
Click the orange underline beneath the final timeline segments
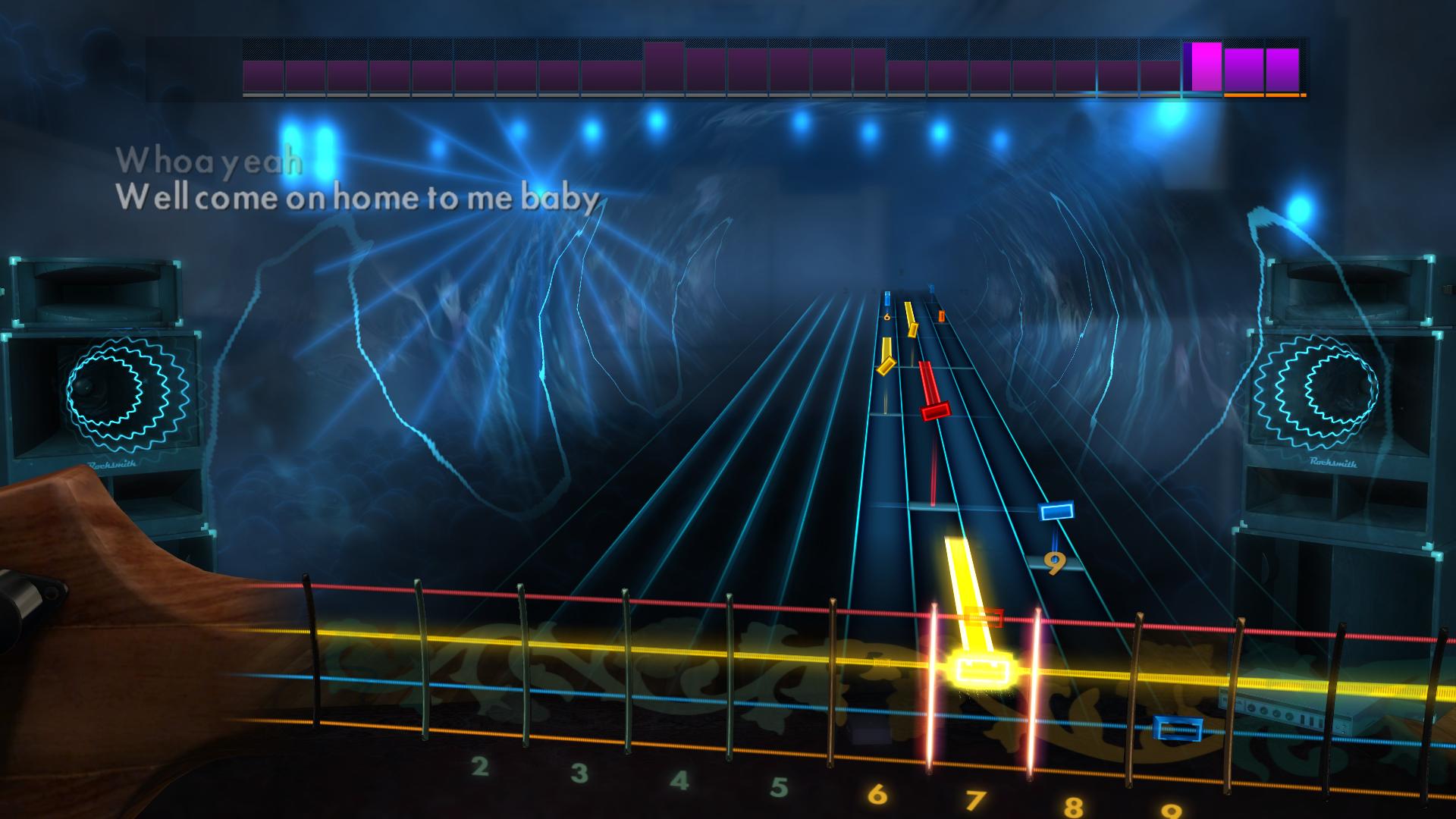click(x=1265, y=97)
